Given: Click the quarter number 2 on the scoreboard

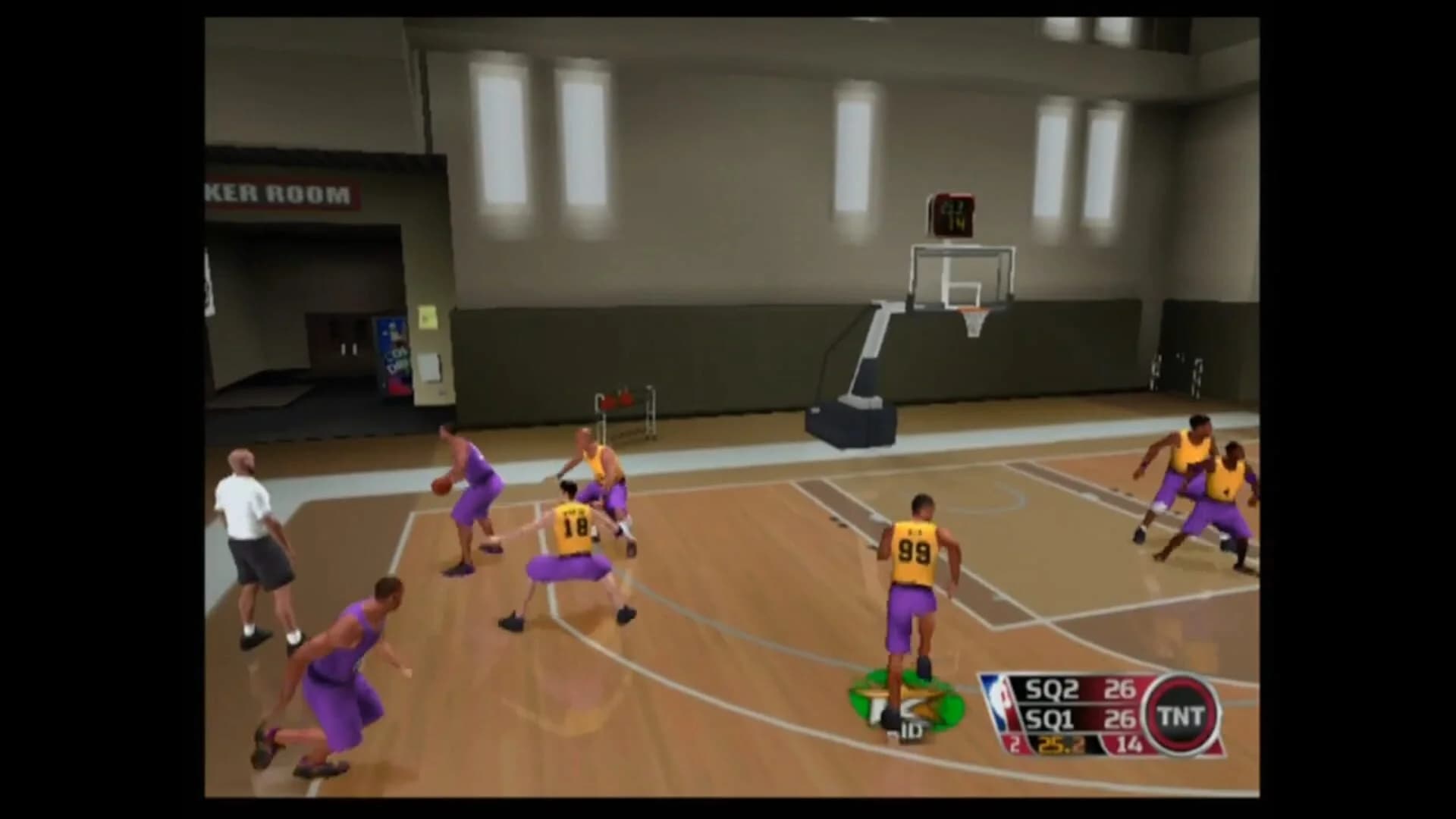Looking at the screenshot, I should coord(1013,745).
